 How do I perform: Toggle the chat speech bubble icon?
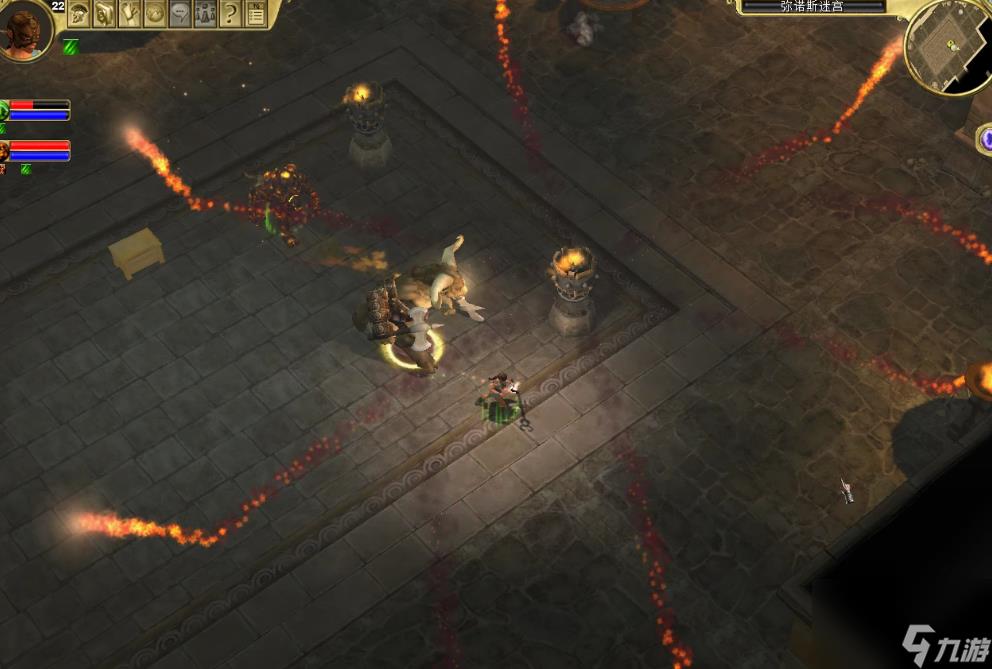180,13
